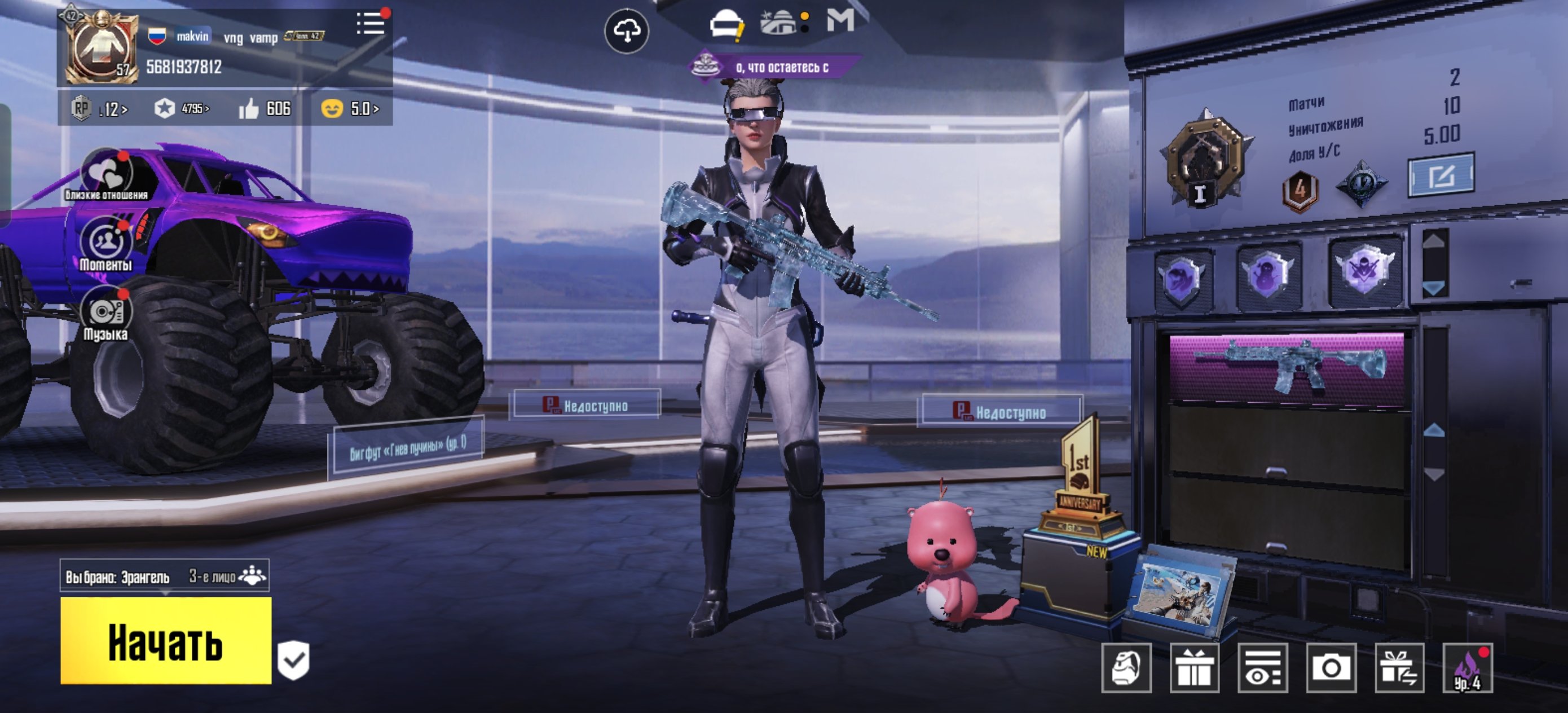
Task: Open the M logo icon
Action: point(840,21)
